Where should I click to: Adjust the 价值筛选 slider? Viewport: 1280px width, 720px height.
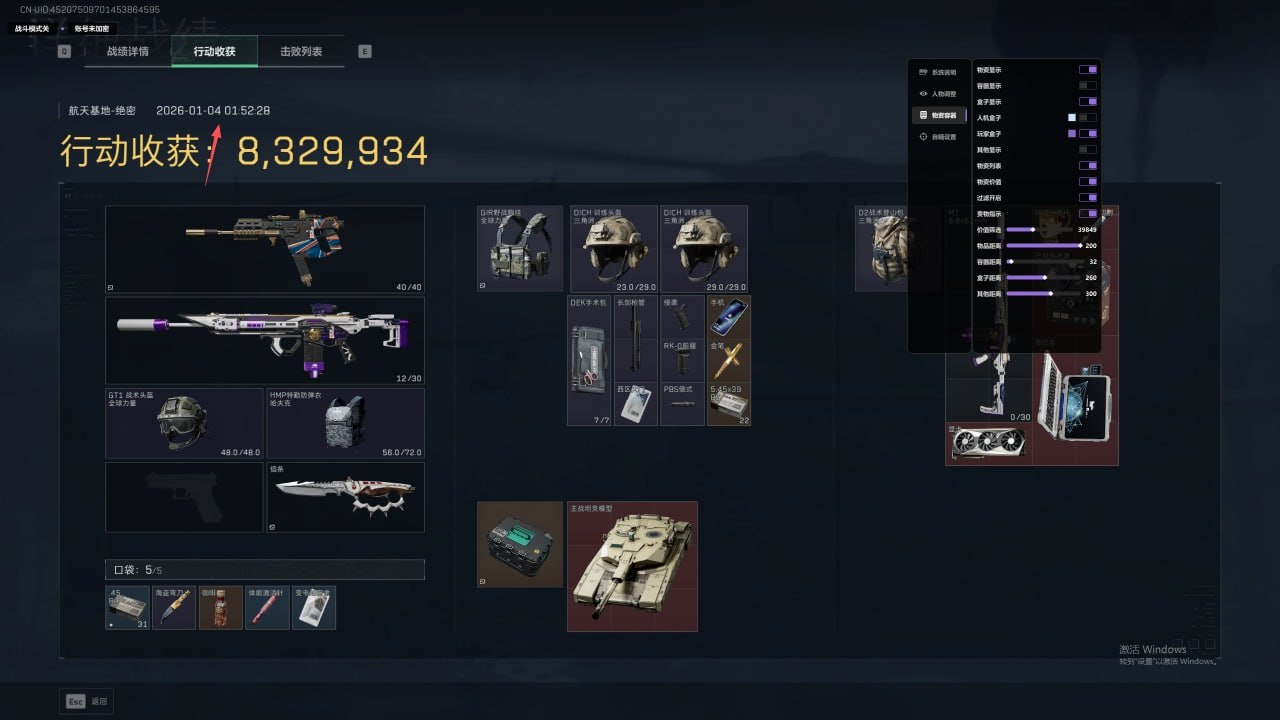[x=1033, y=230]
